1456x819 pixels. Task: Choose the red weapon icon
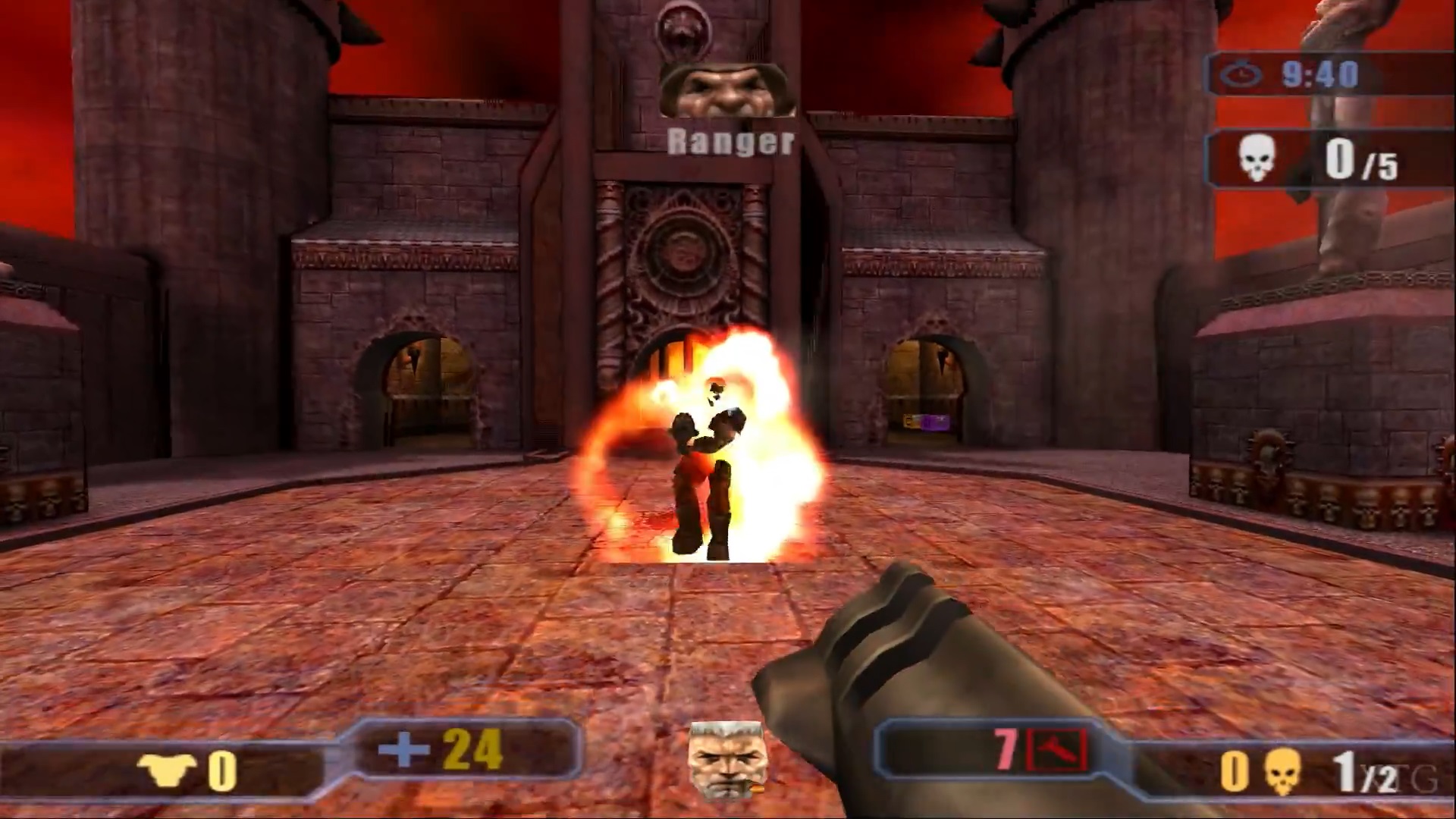[1056, 750]
